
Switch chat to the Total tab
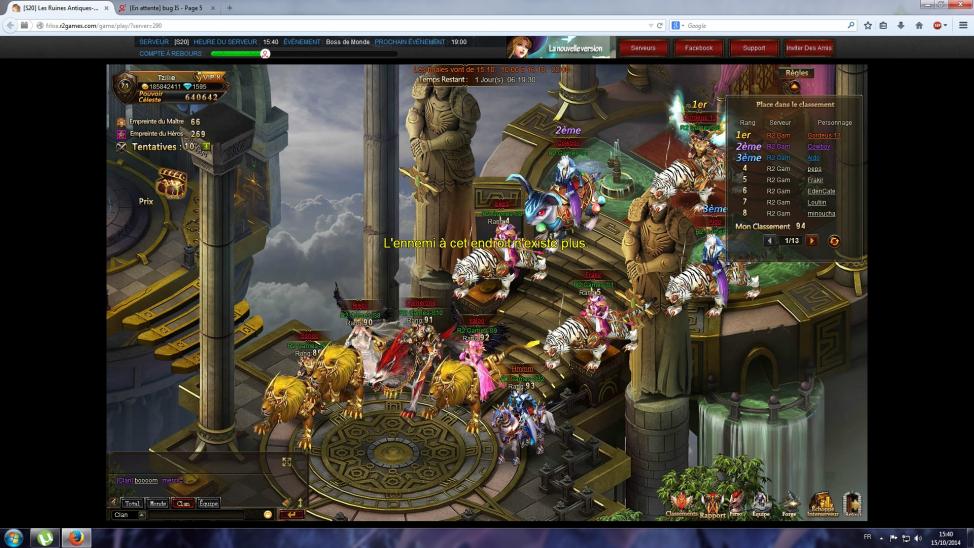131,503
